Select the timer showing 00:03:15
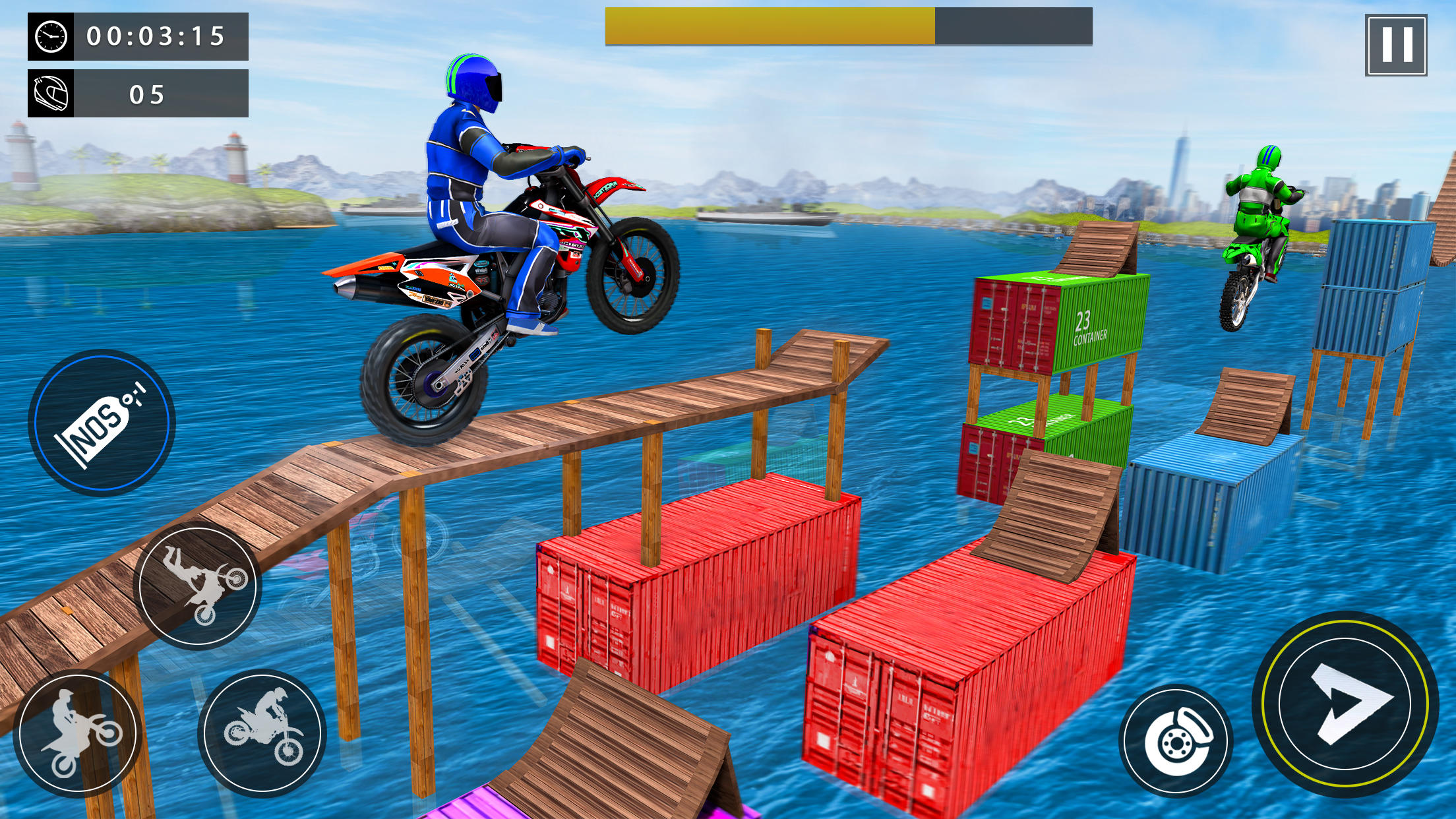This screenshot has height=819, width=1456. tap(155, 38)
